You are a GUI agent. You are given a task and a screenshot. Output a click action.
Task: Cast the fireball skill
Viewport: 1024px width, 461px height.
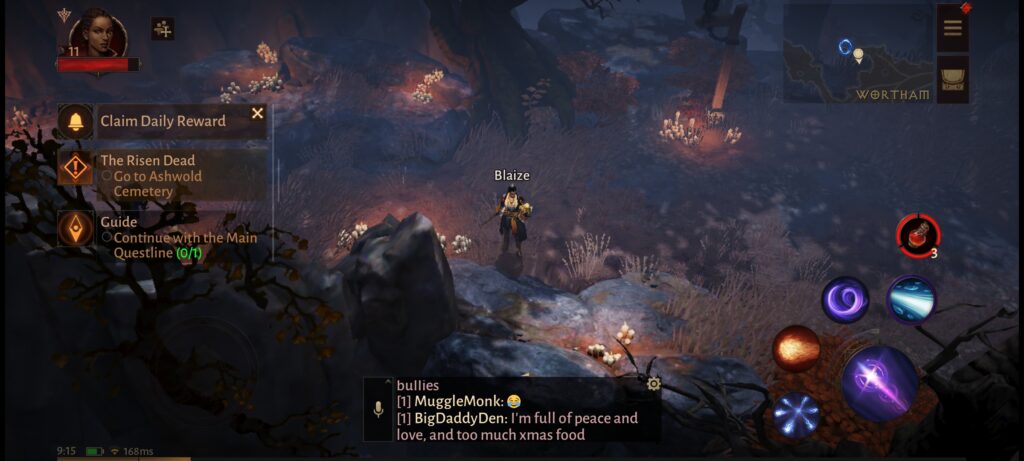pos(796,349)
